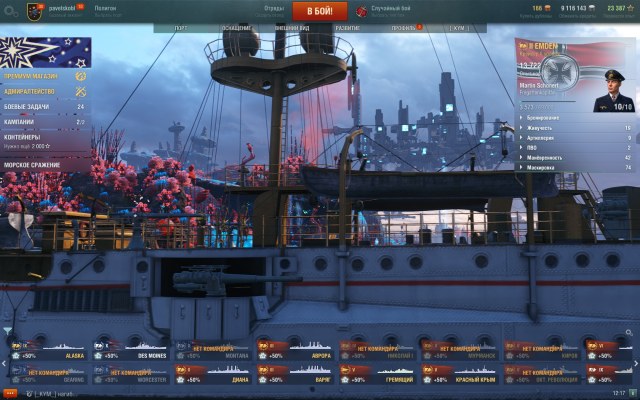Choose battle type Случайный бой selector
This screenshot has width=640, height=400.
[391, 11]
